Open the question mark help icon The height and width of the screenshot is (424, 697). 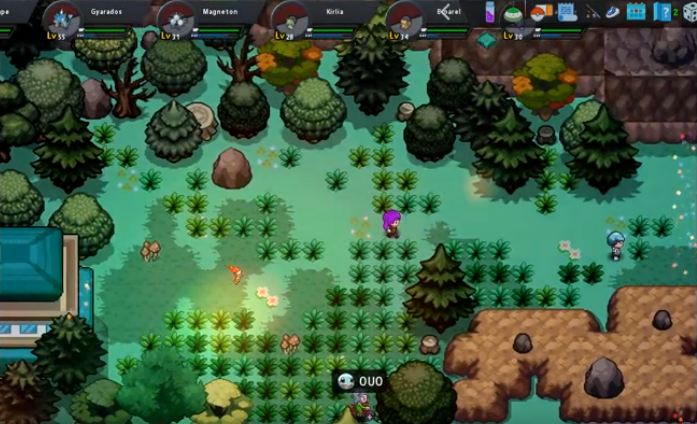point(662,12)
